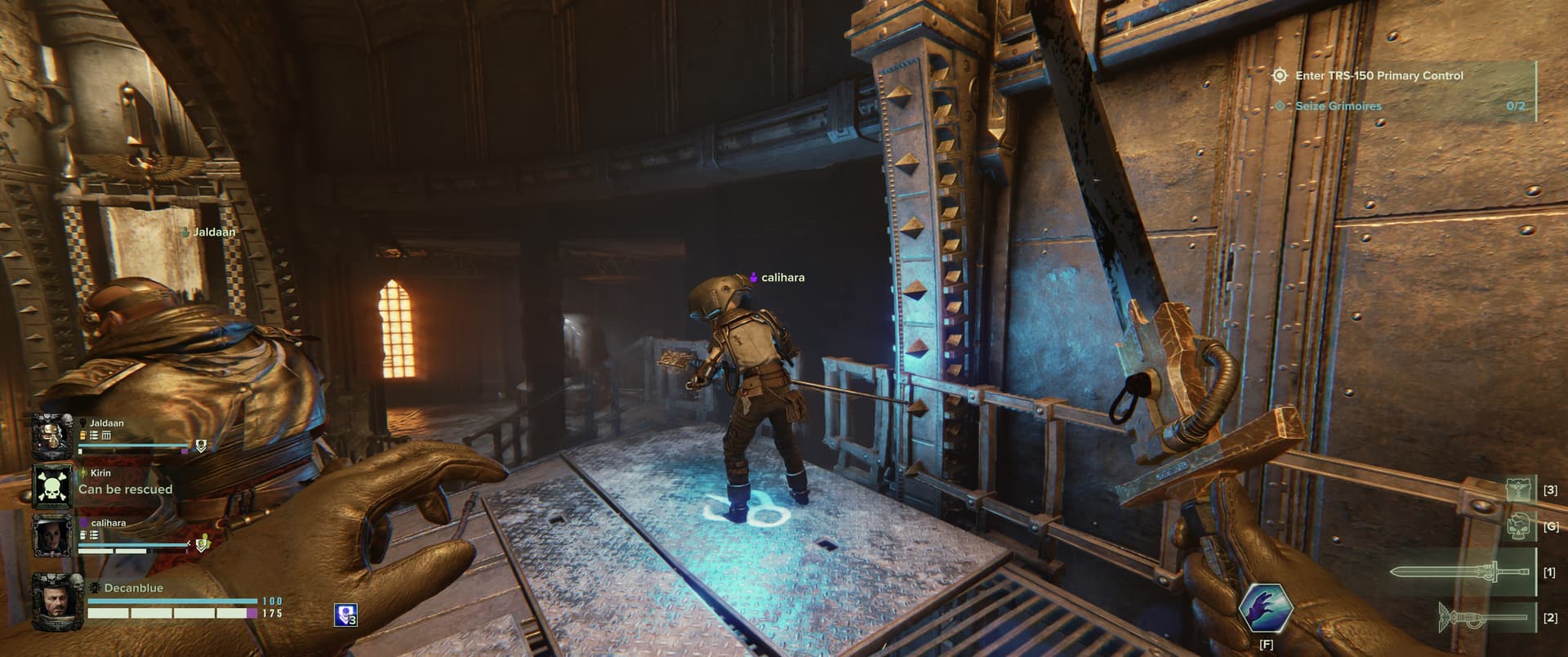Select Jaldaan's skull-mask team portrait
This screenshot has width=1568, height=657.
click(52, 436)
